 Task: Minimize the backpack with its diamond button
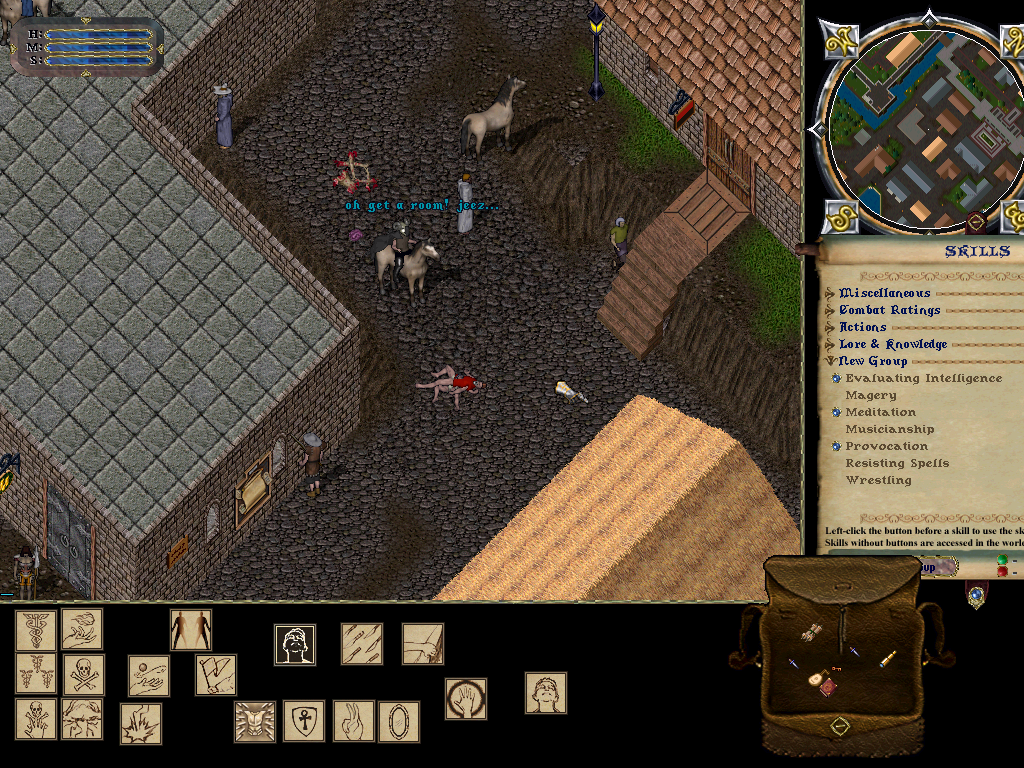840,726
